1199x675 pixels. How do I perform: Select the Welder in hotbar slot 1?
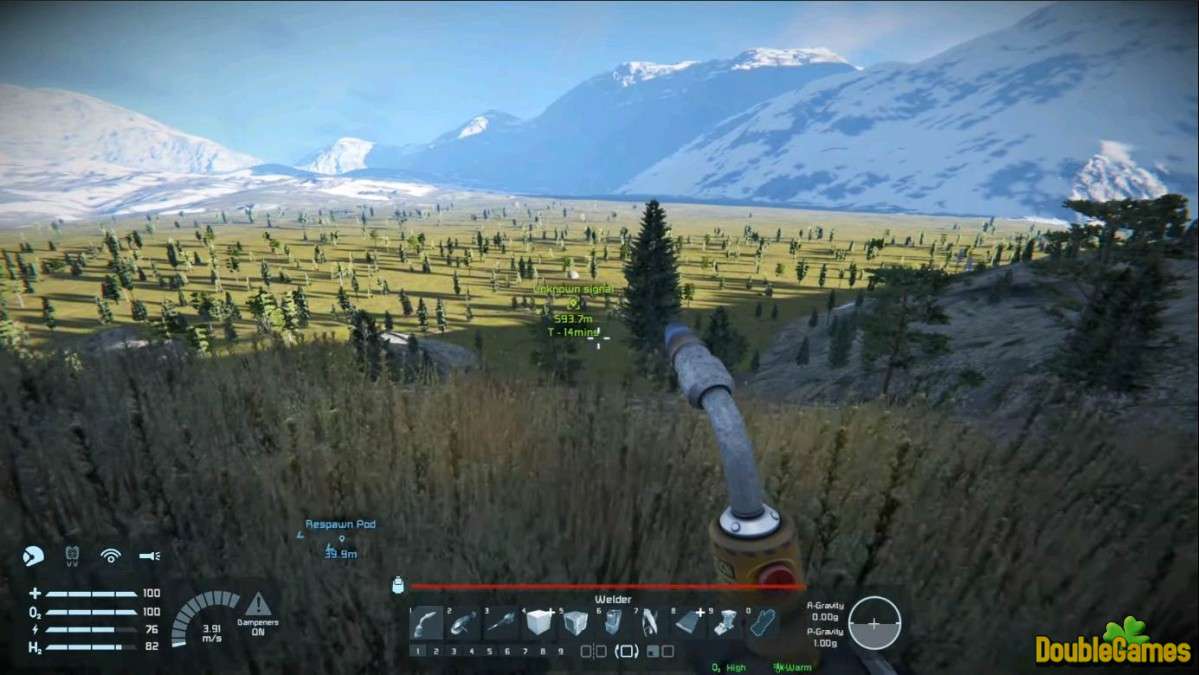coord(426,623)
